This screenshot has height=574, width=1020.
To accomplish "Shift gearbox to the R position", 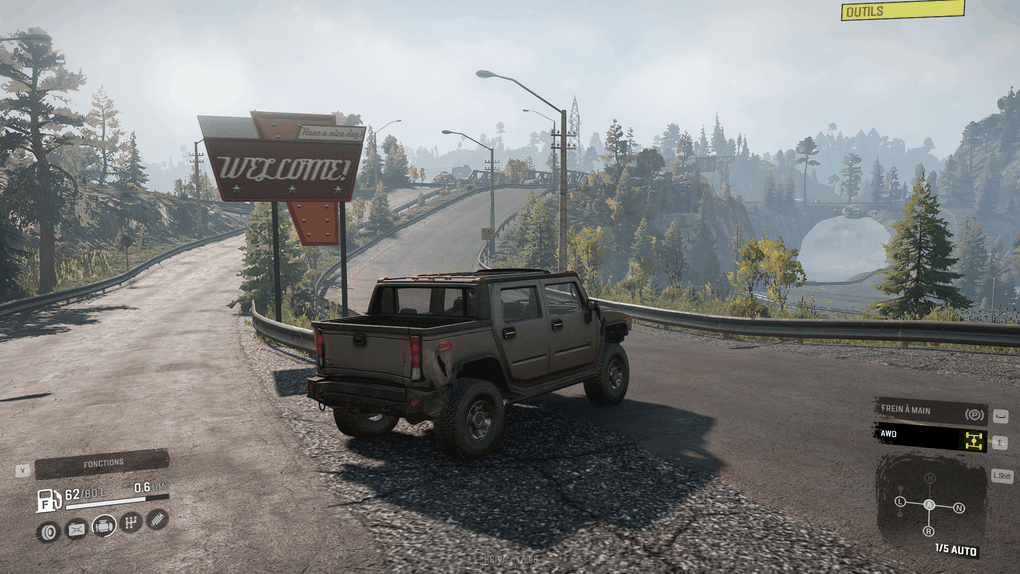I will (929, 531).
